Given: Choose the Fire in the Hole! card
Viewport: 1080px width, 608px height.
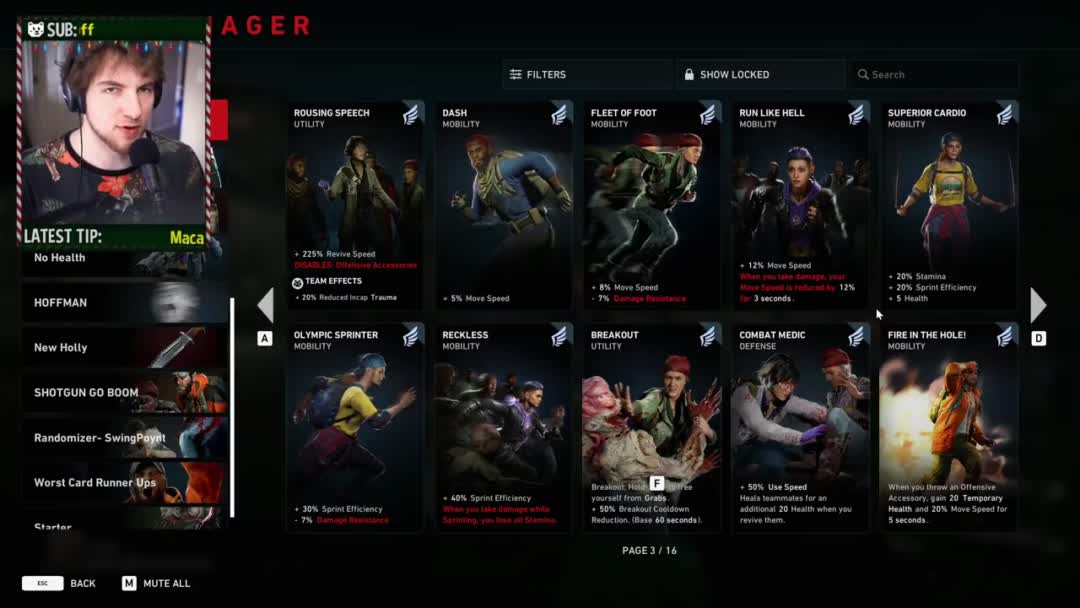Looking at the screenshot, I should click(948, 427).
